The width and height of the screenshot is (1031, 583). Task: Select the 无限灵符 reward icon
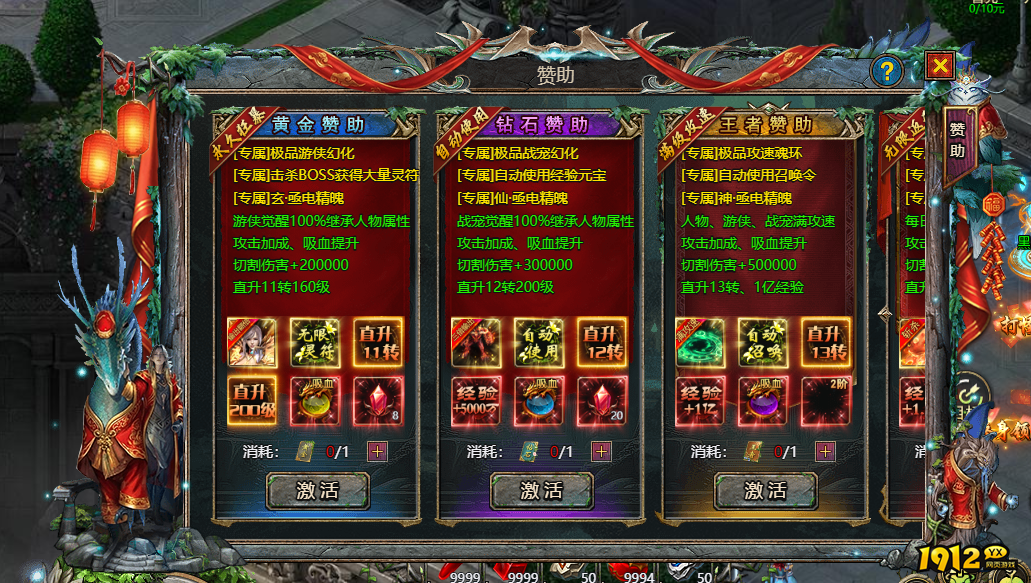315,343
